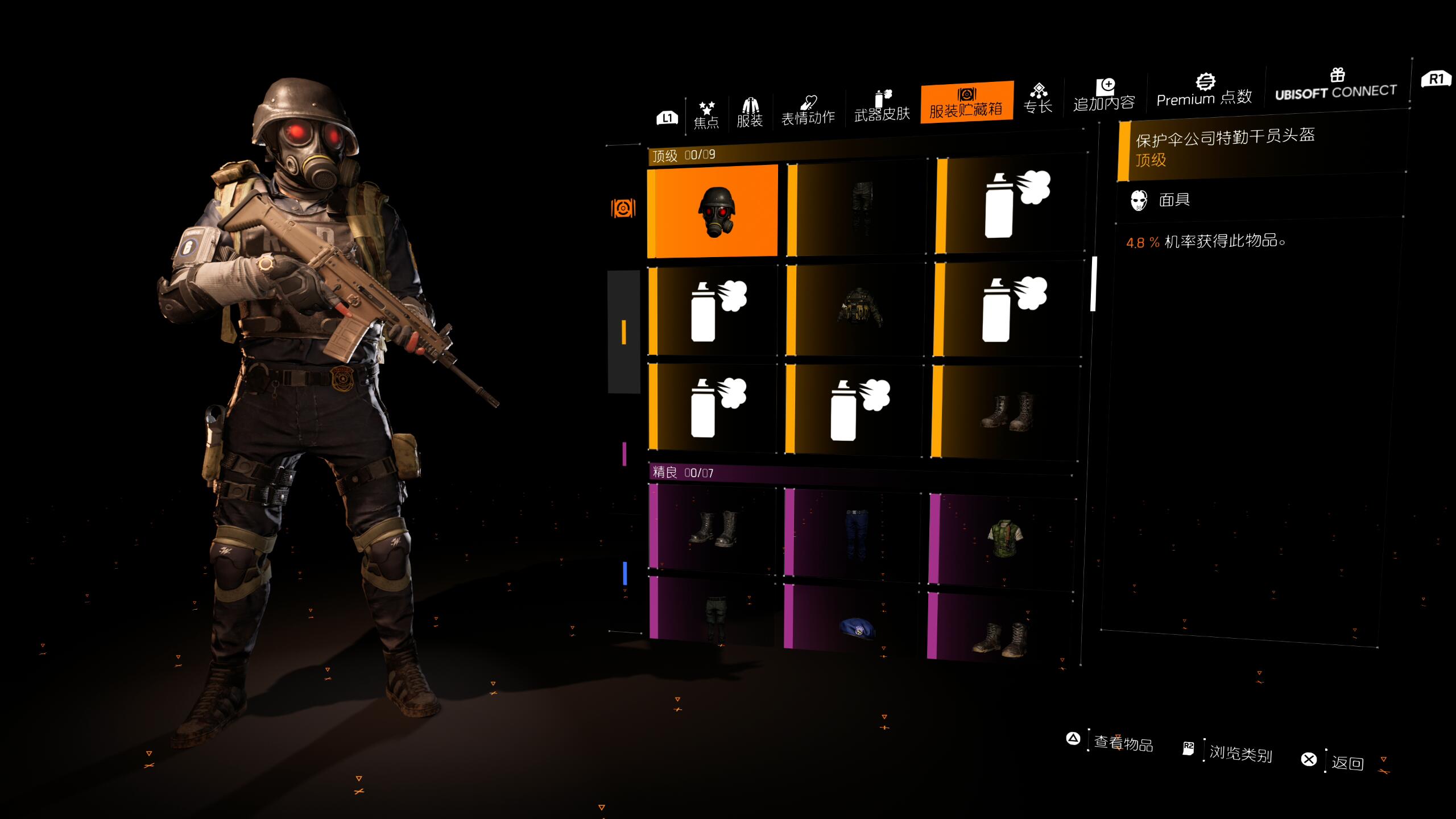This screenshot has width=1456, height=819.
Task: Switch to the 焦点 tab
Action: 706,114
